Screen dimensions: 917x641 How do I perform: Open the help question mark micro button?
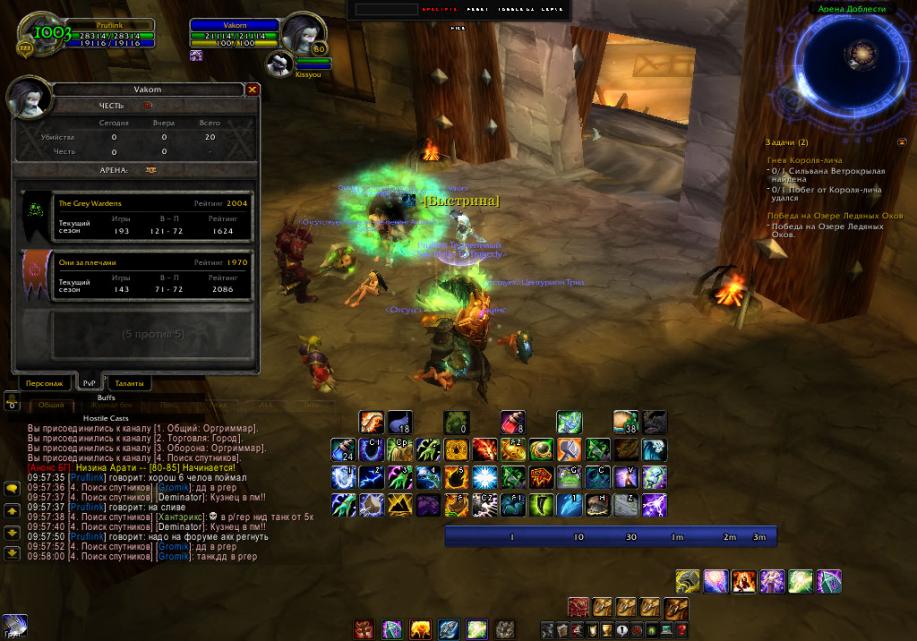(x=681, y=631)
